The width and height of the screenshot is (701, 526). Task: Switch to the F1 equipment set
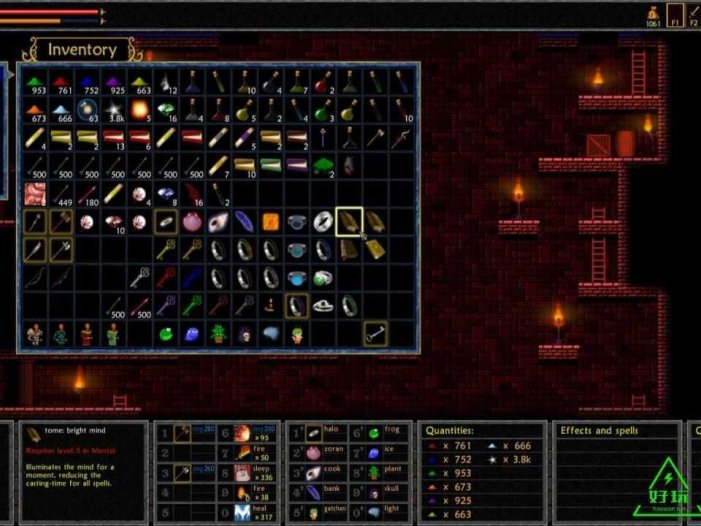point(676,15)
